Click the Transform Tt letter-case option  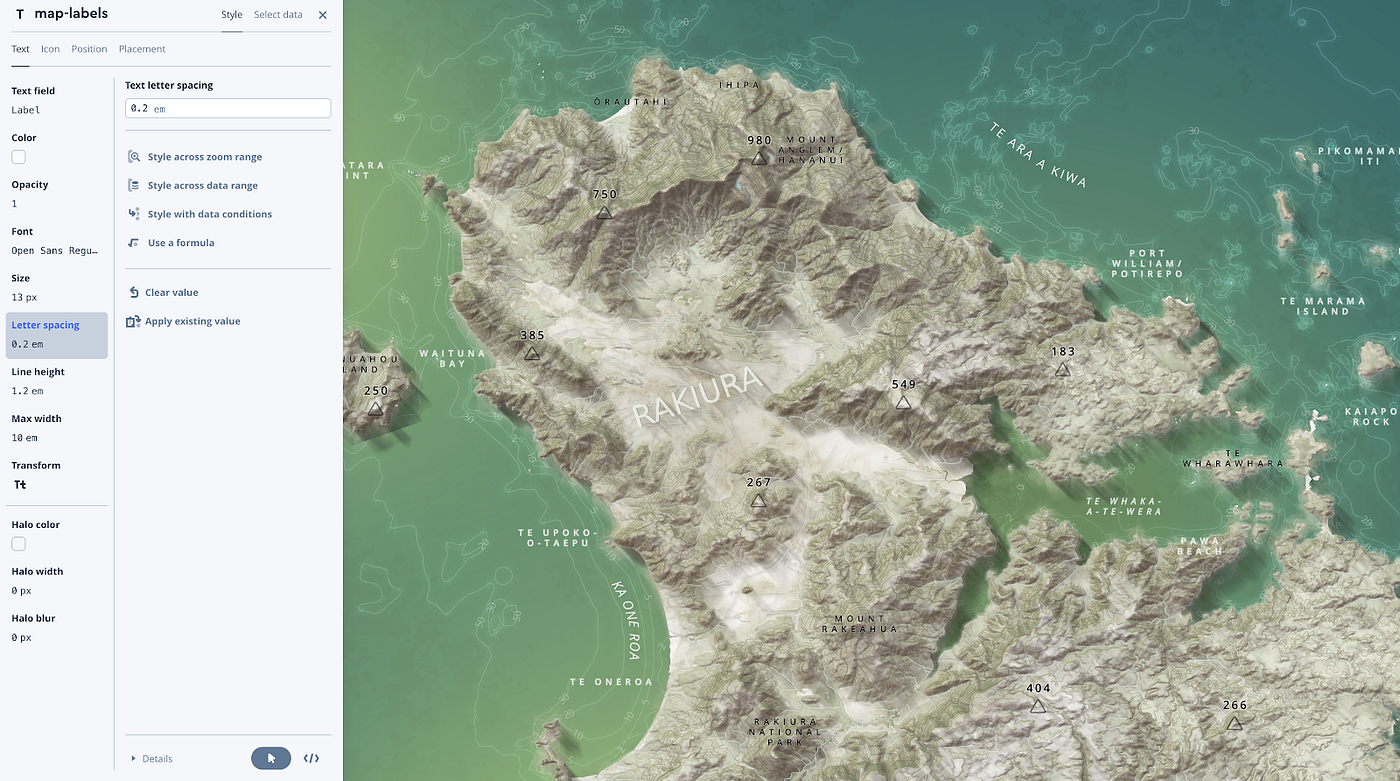pyautogui.click(x=20, y=484)
